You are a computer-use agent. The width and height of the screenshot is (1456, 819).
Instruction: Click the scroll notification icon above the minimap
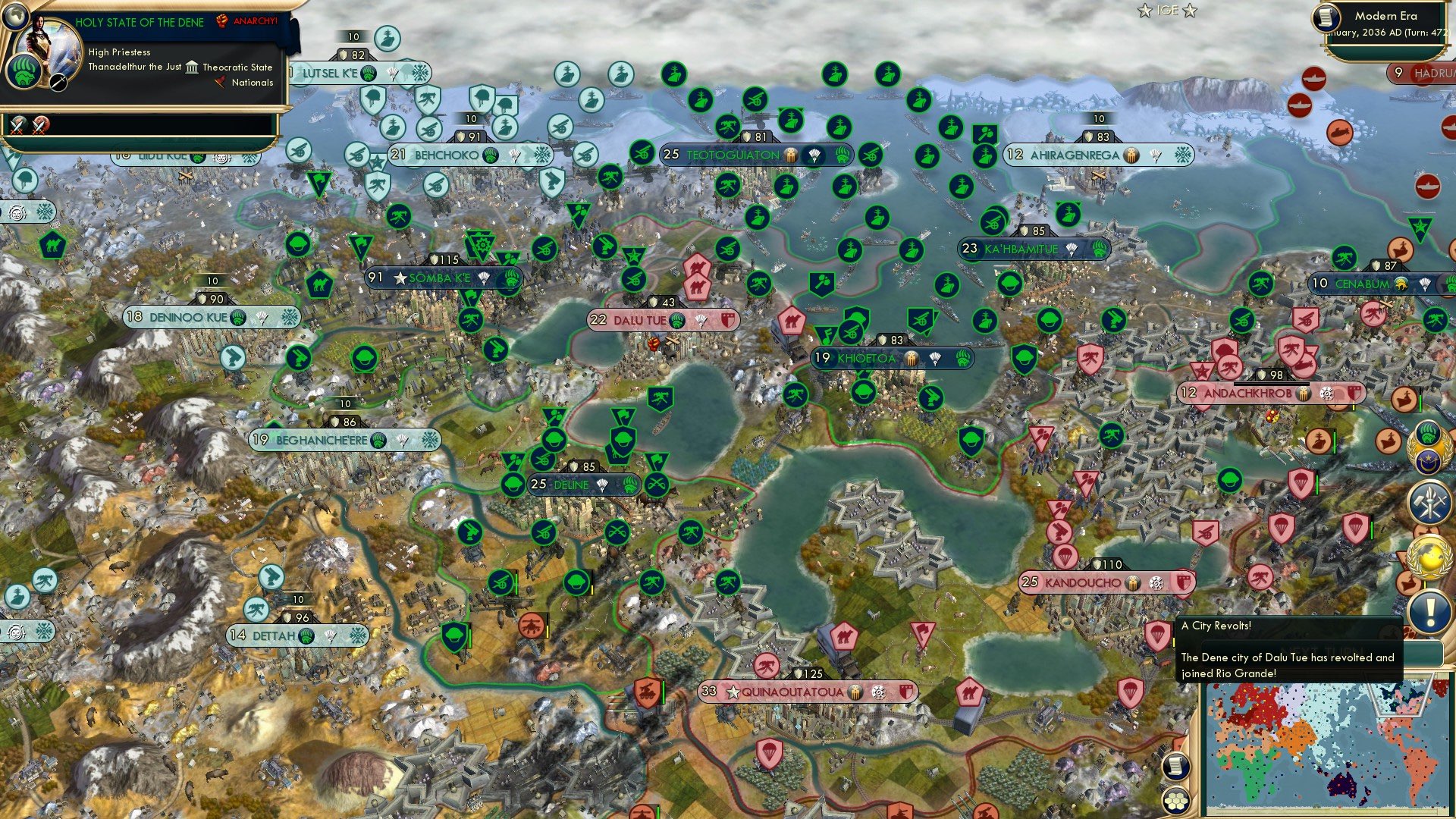click(x=1175, y=765)
